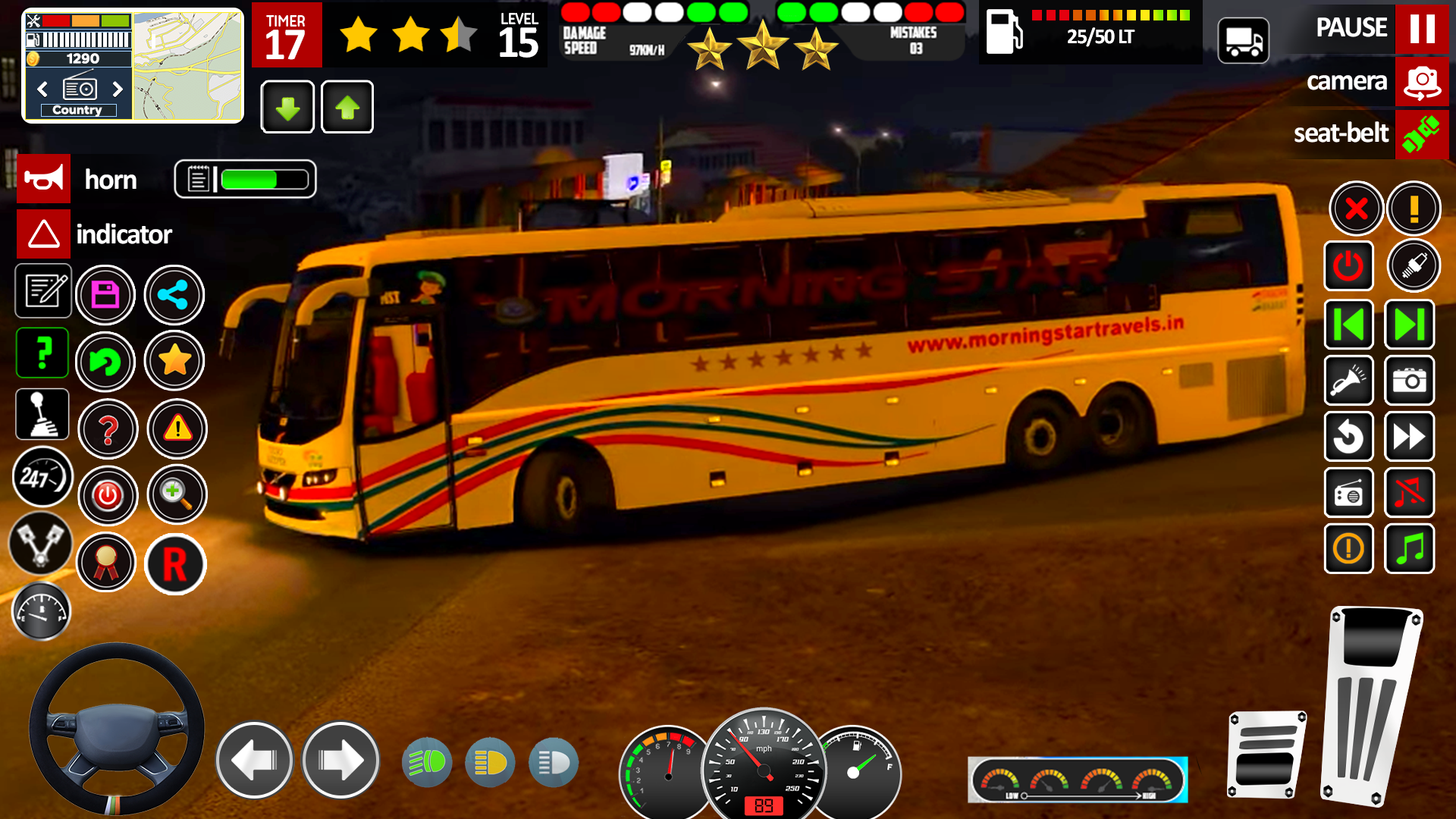
Task: Select the share icon
Action: [x=174, y=294]
